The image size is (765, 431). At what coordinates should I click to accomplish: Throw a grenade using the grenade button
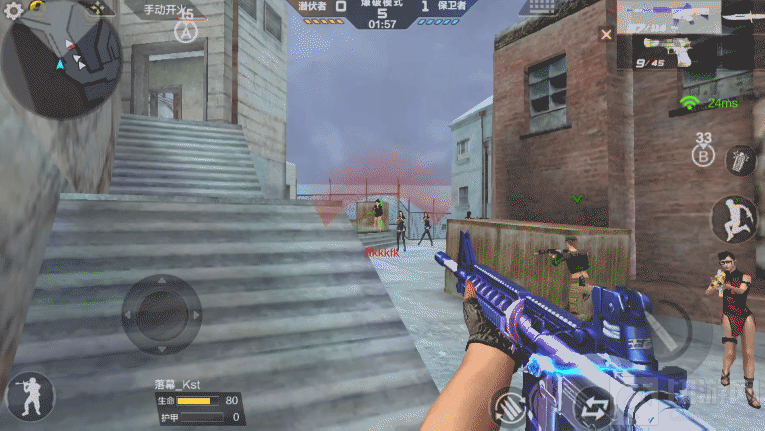coord(740,160)
